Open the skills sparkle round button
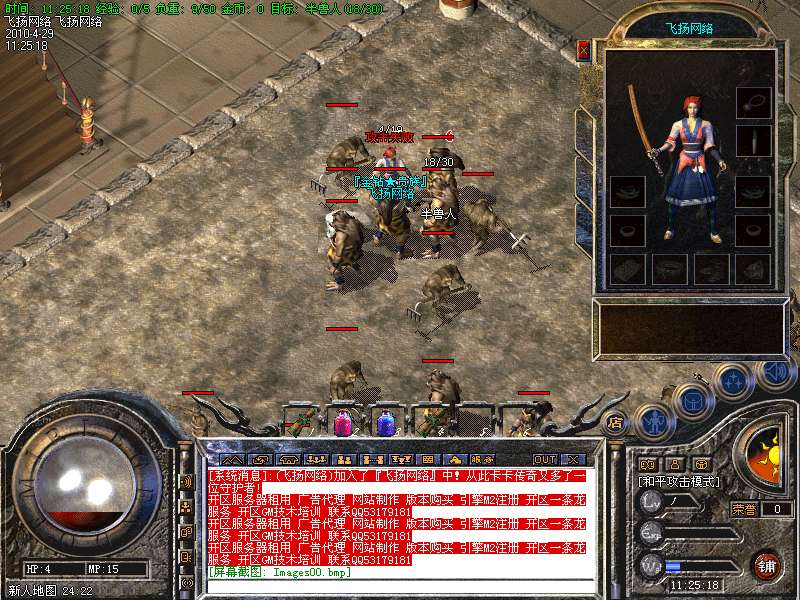The image size is (800, 600). click(x=733, y=380)
